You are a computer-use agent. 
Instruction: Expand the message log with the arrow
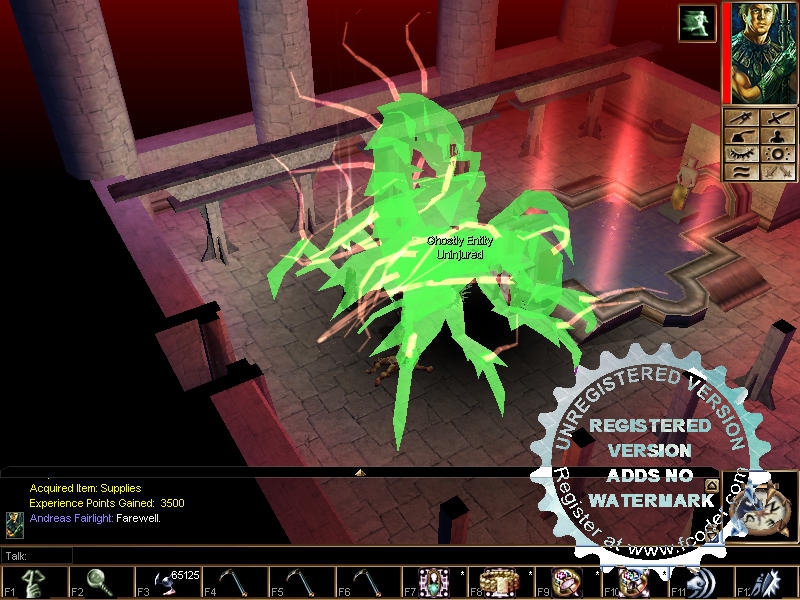pos(360,471)
